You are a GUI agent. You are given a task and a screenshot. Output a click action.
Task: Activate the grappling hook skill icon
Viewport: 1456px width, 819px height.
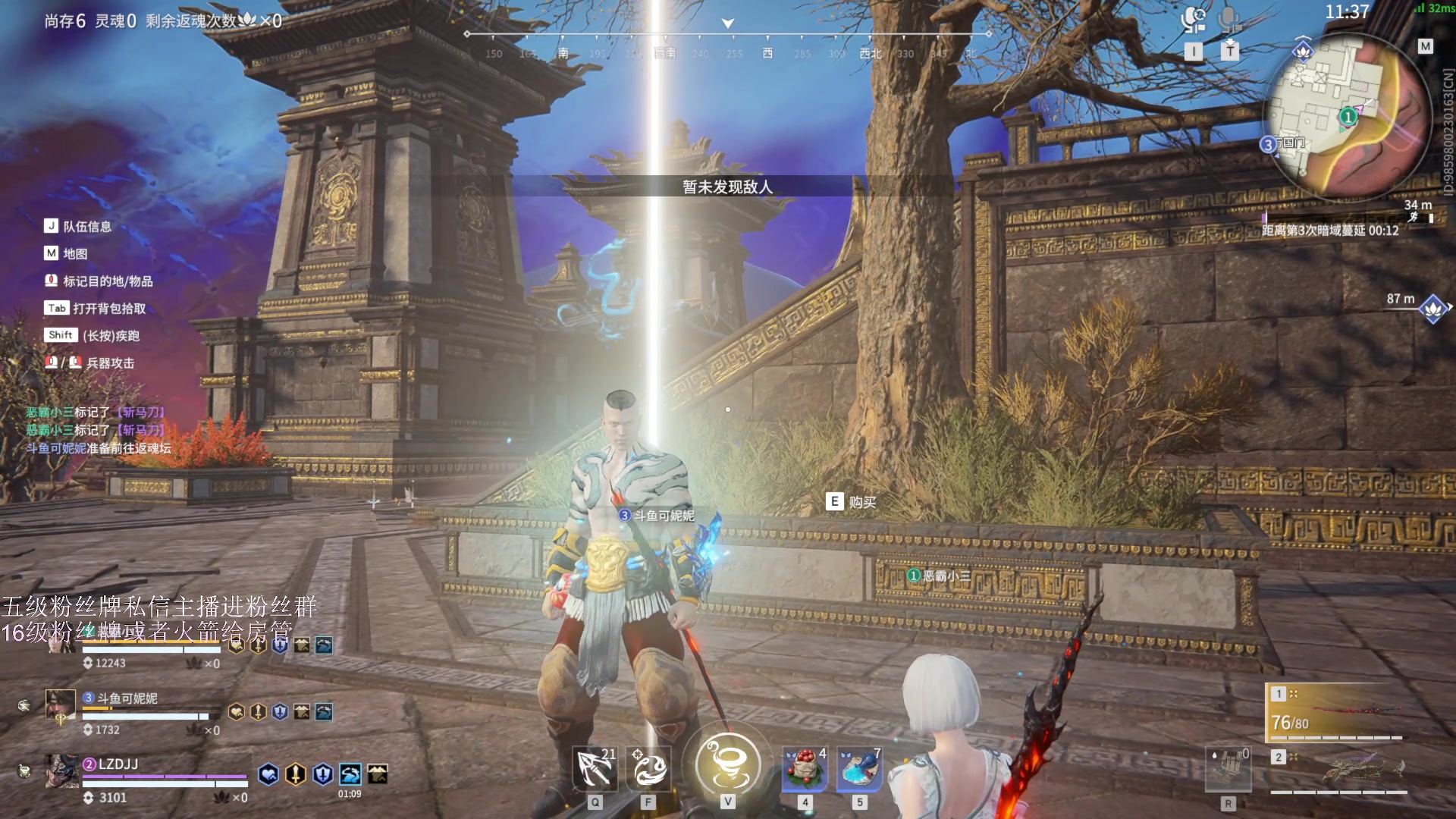tap(595, 769)
